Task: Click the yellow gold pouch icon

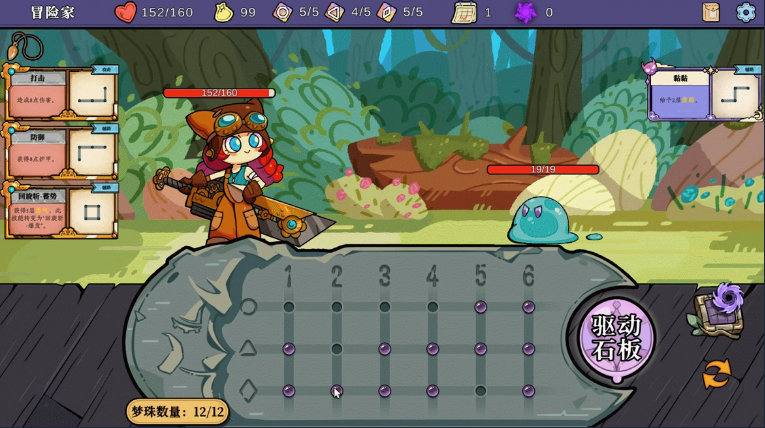Action: click(x=224, y=12)
